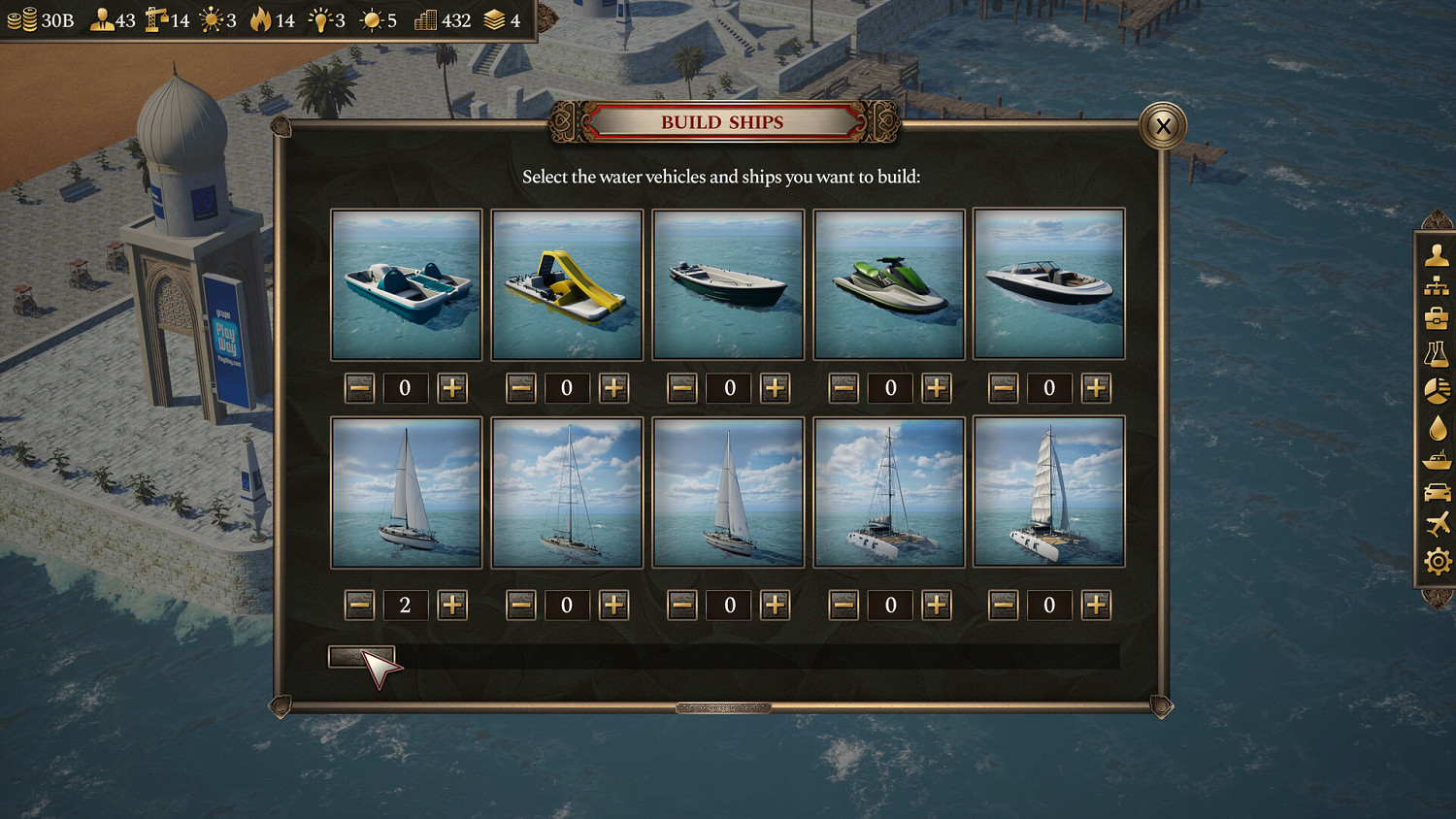Show the pie chart statistics panel

pos(1438,390)
